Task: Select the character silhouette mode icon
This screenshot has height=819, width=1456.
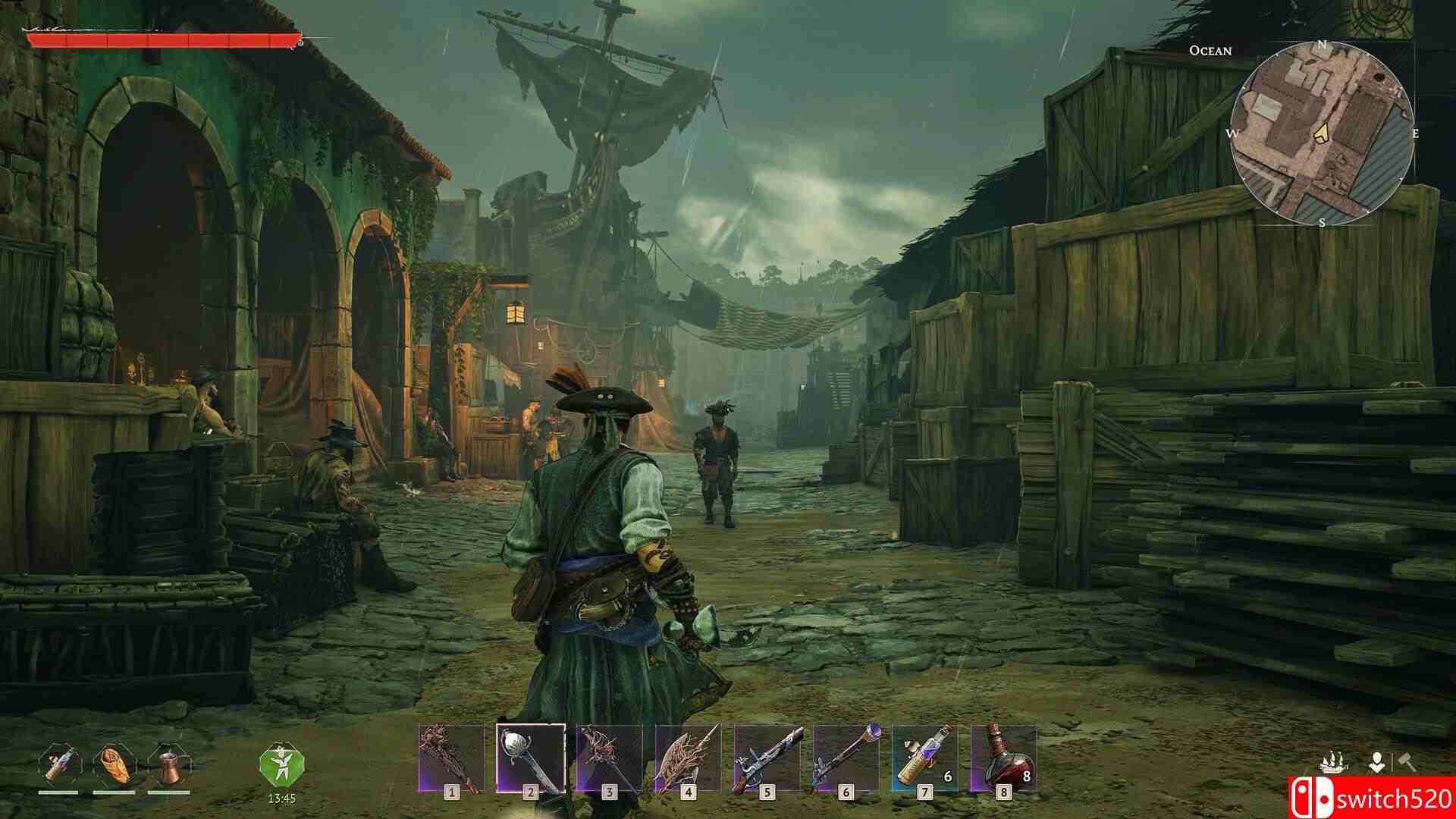Action: point(1376,763)
